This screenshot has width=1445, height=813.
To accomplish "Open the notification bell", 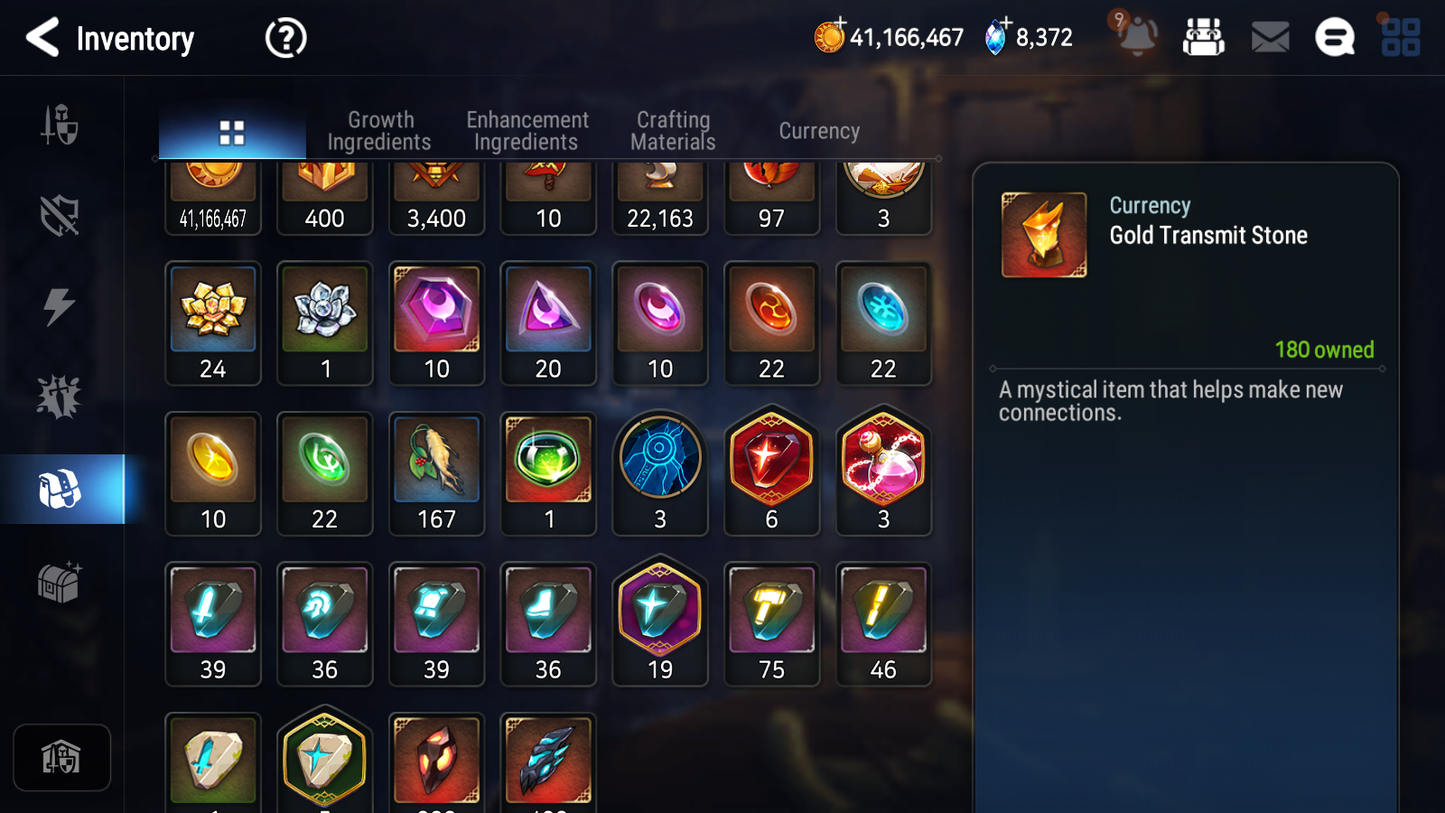I will pos(1136,37).
